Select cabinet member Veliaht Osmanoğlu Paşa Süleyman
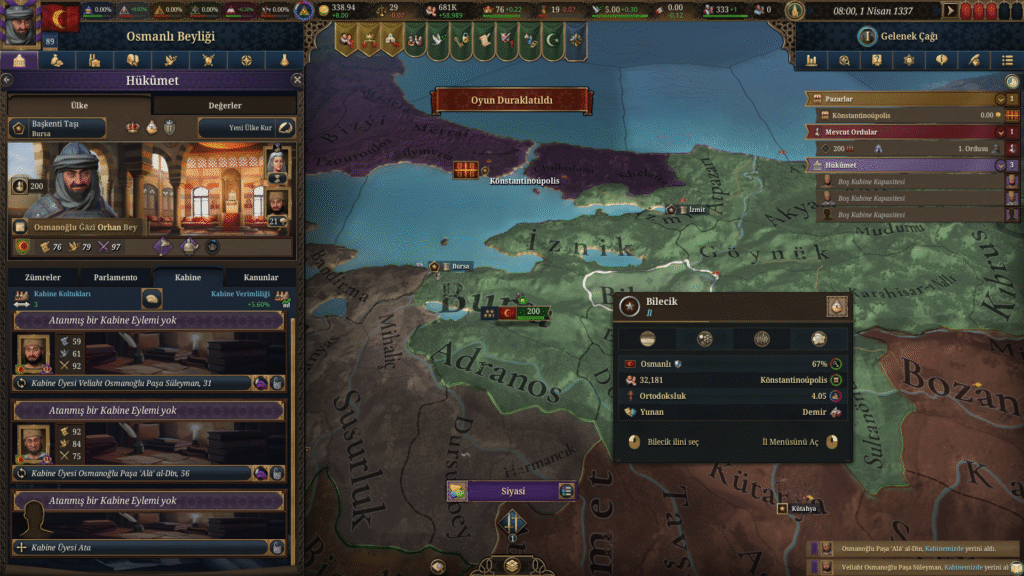This screenshot has height=576, width=1024. 135,383
